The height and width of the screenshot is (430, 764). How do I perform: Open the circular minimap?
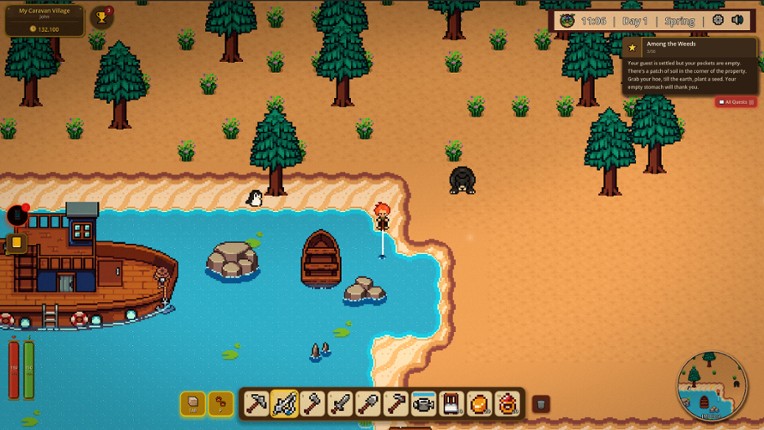(712, 385)
